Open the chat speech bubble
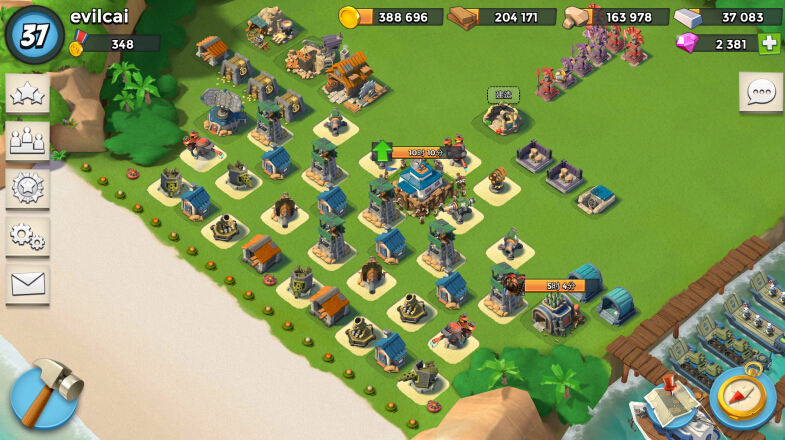Screen dimensions: 785x440 click(760, 92)
